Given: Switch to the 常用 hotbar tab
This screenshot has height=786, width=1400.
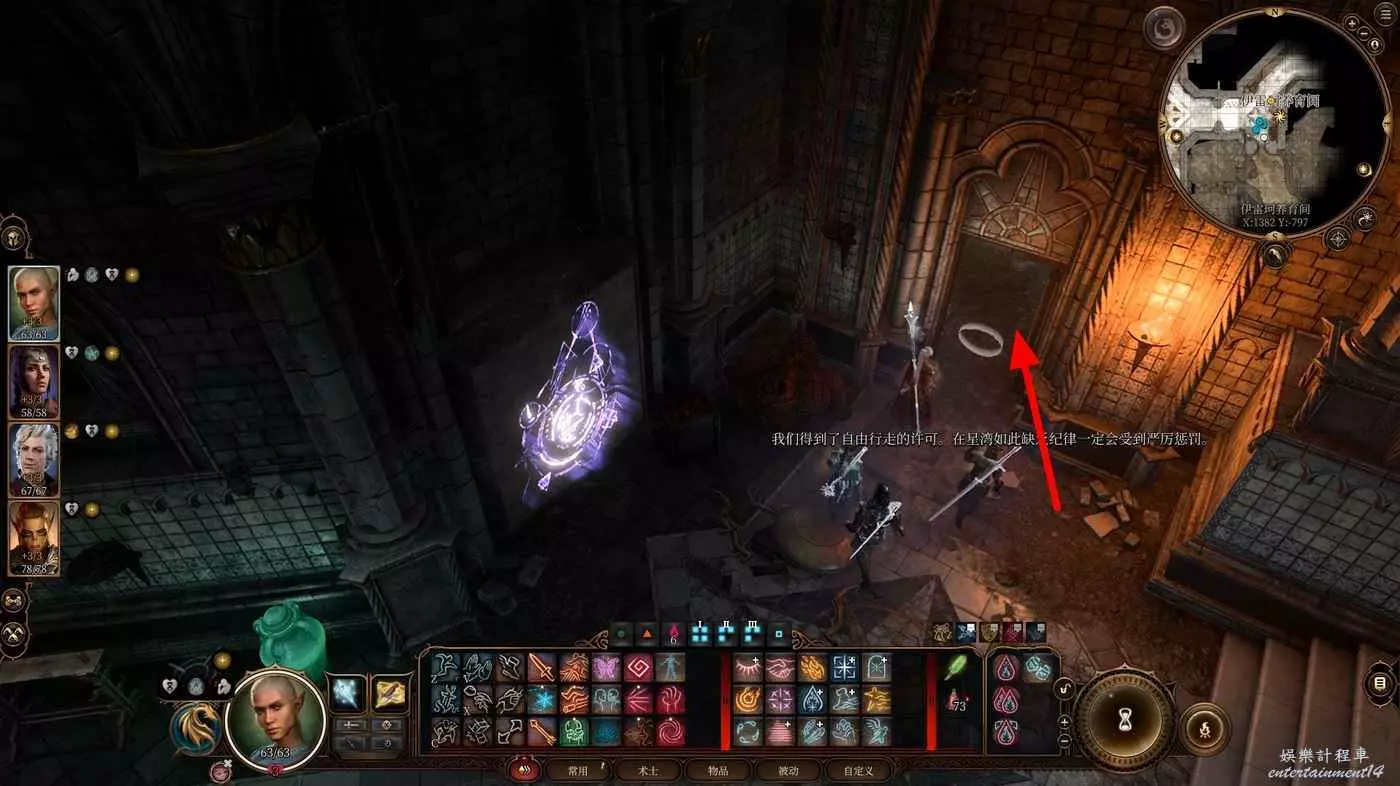Looking at the screenshot, I should [x=578, y=771].
